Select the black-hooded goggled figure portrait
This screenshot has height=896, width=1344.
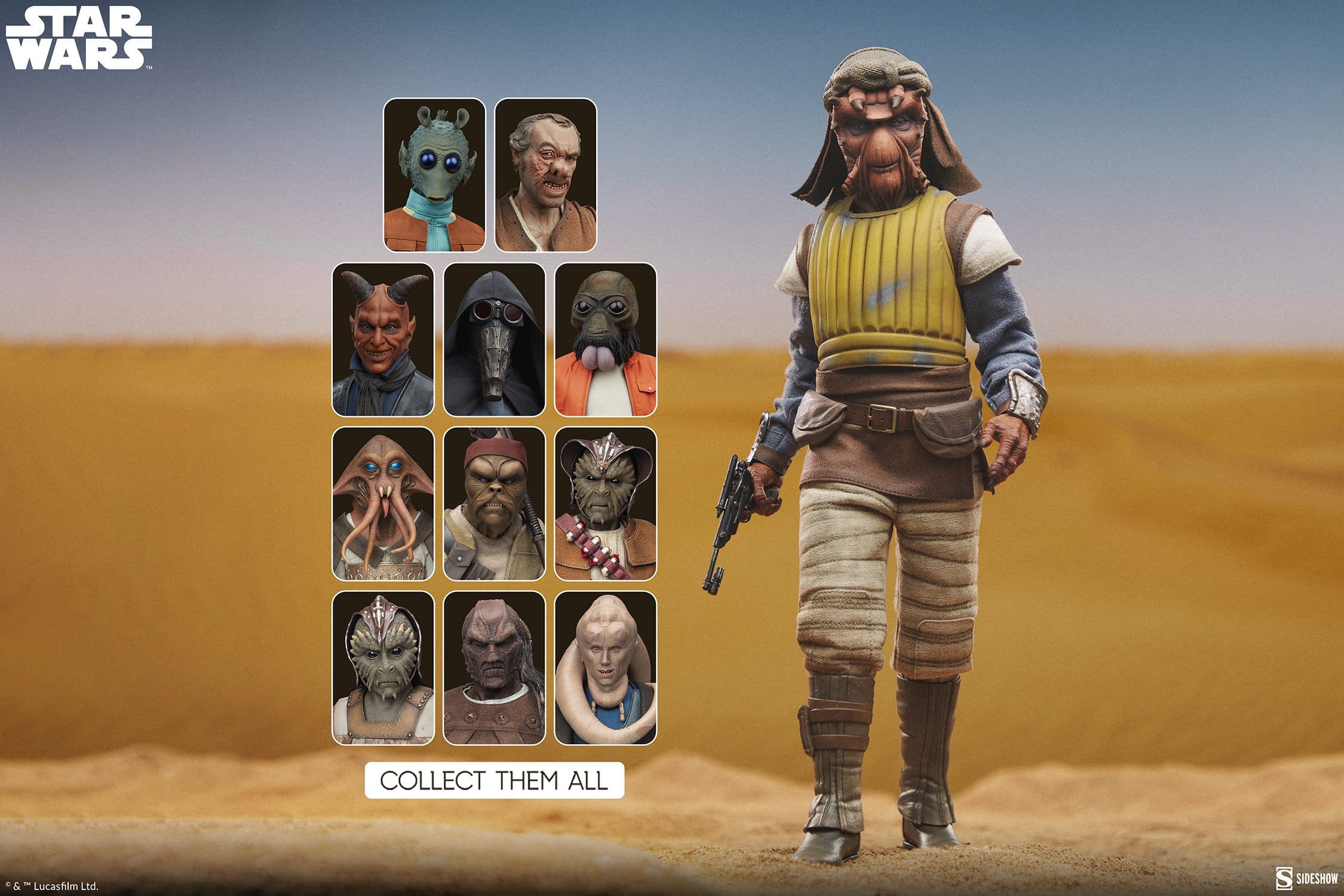494,339
